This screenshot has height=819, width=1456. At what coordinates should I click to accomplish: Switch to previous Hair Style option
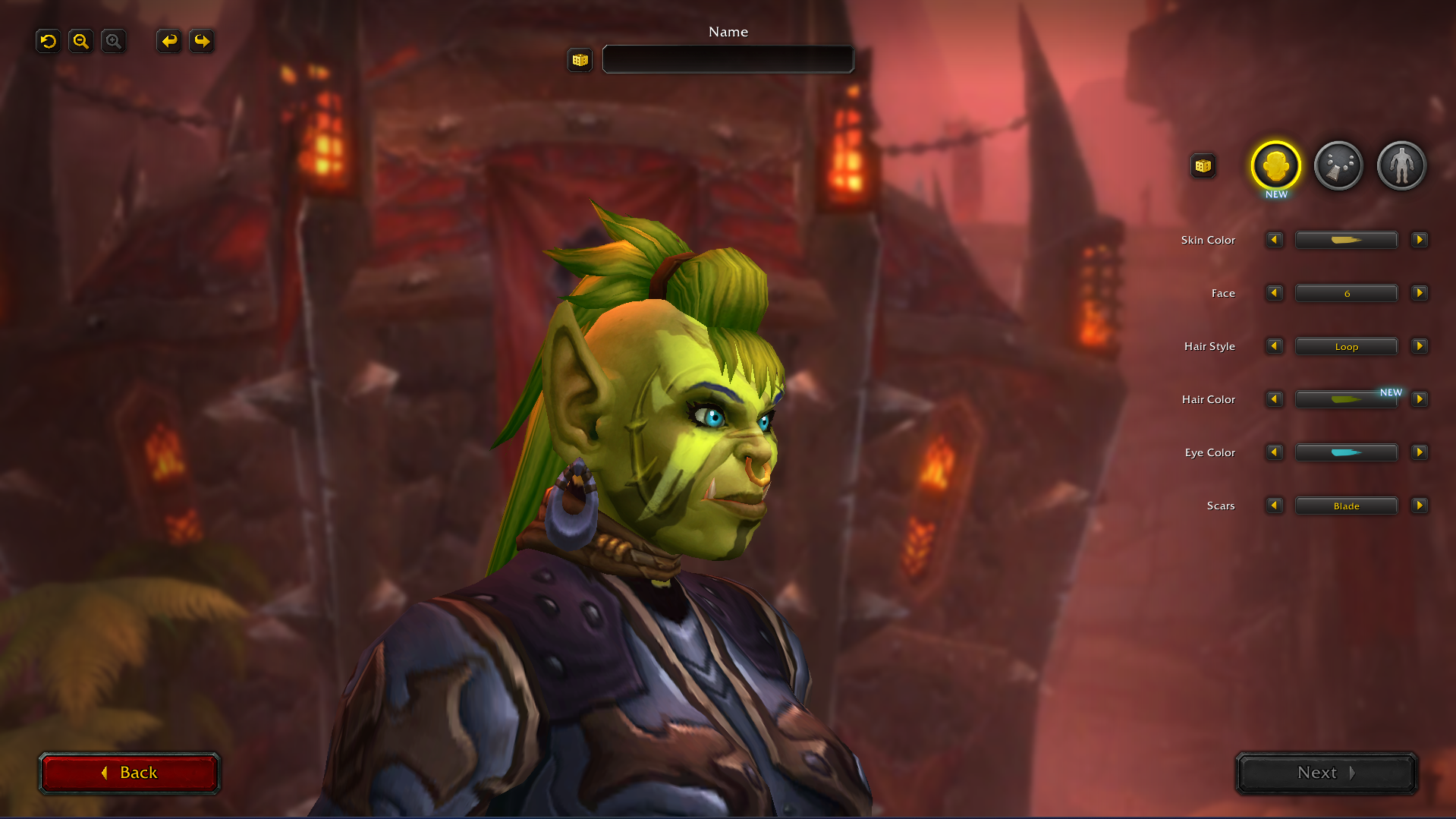tap(1274, 346)
